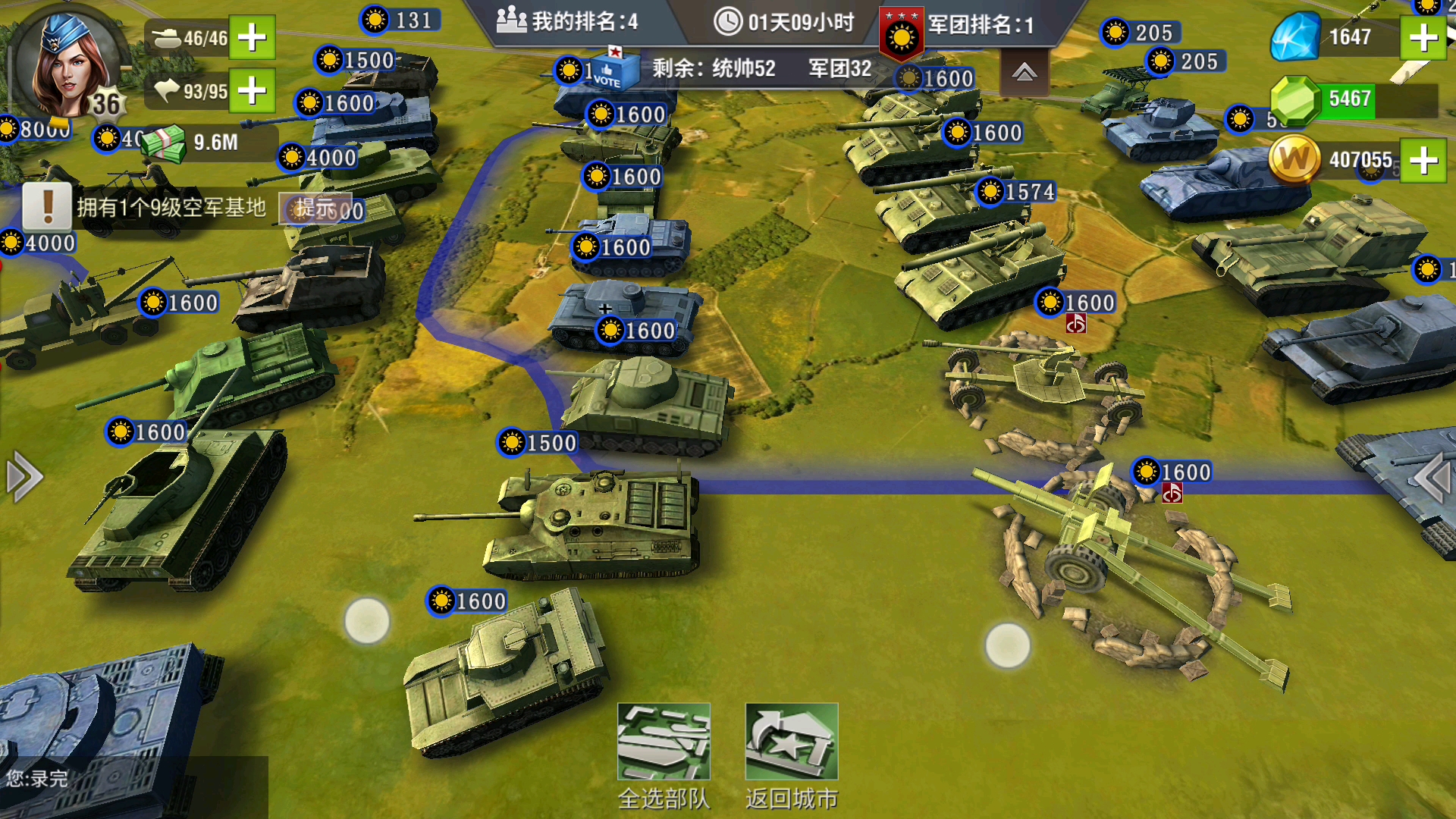Return to city (返回城市)
1456x819 pixels.
791,755
